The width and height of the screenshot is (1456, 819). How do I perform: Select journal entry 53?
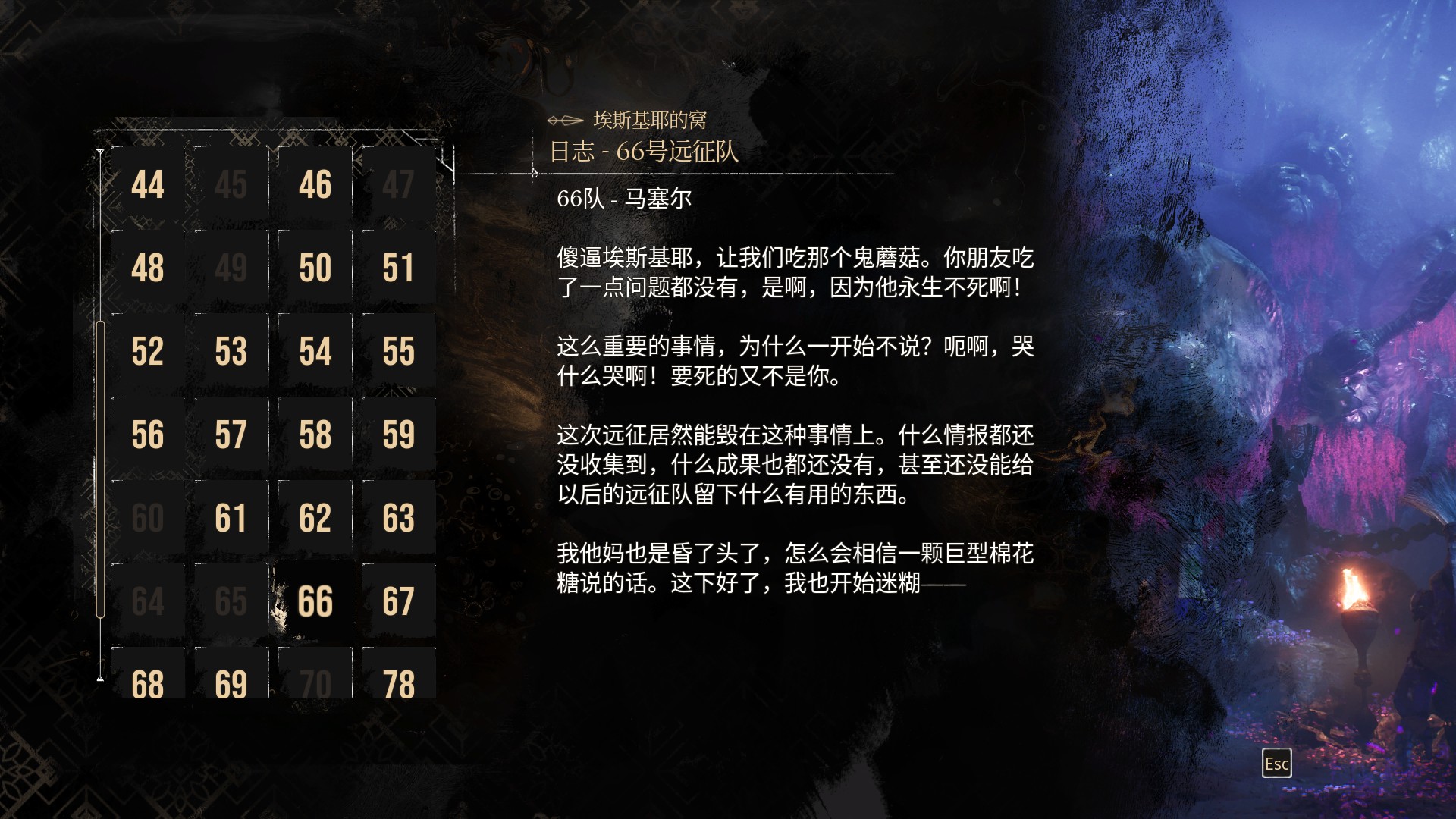click(x=232, y=350)
